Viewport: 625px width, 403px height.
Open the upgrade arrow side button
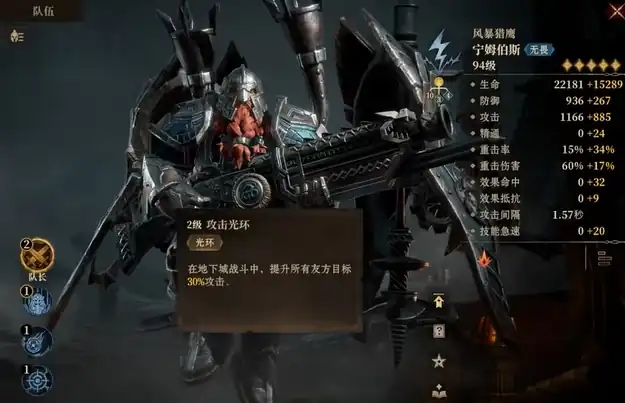[438, 300]
